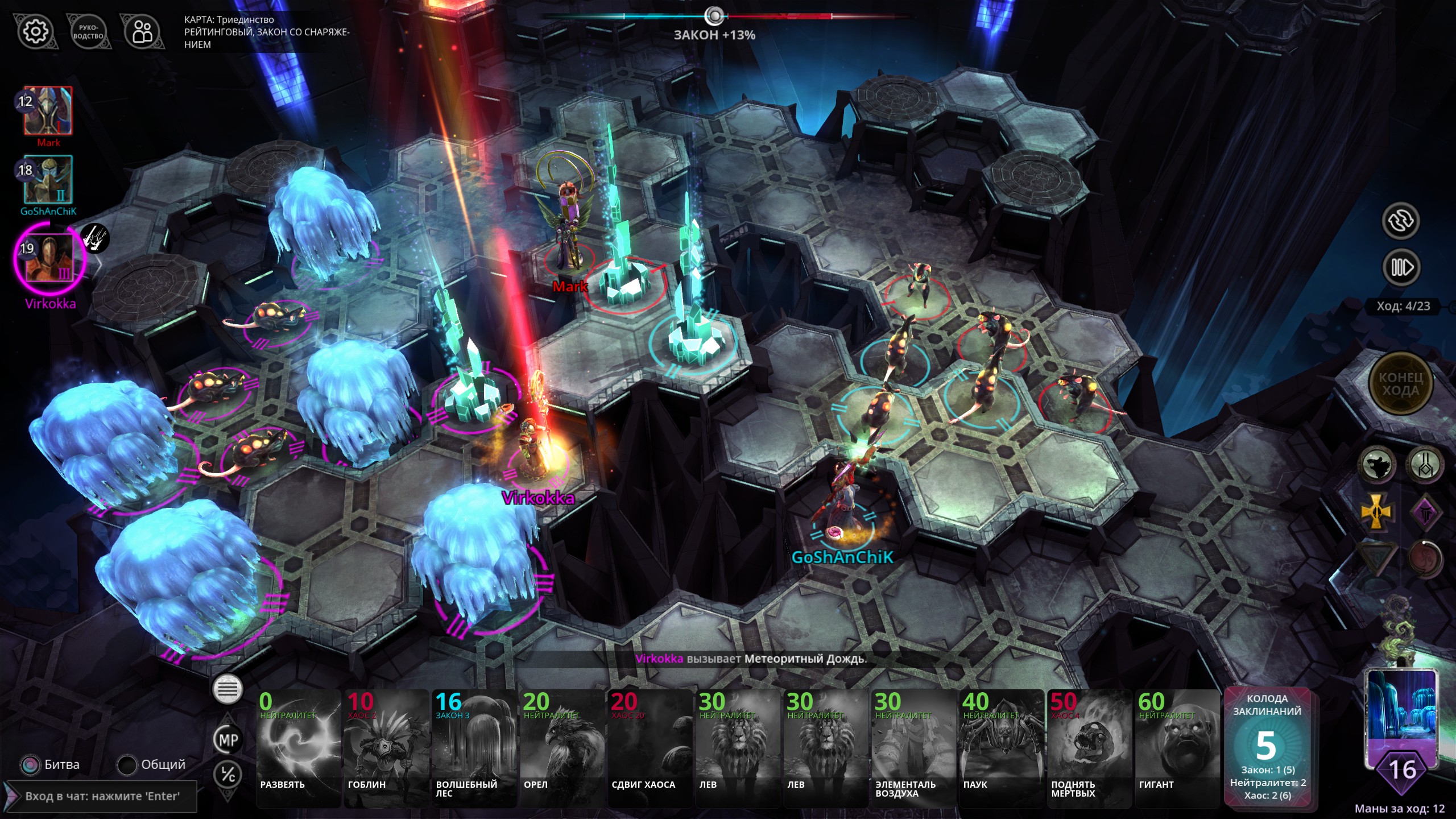Choose the Элементаль Воздуха card
This screenshot has height=819, width=1456.
point(914,748)
